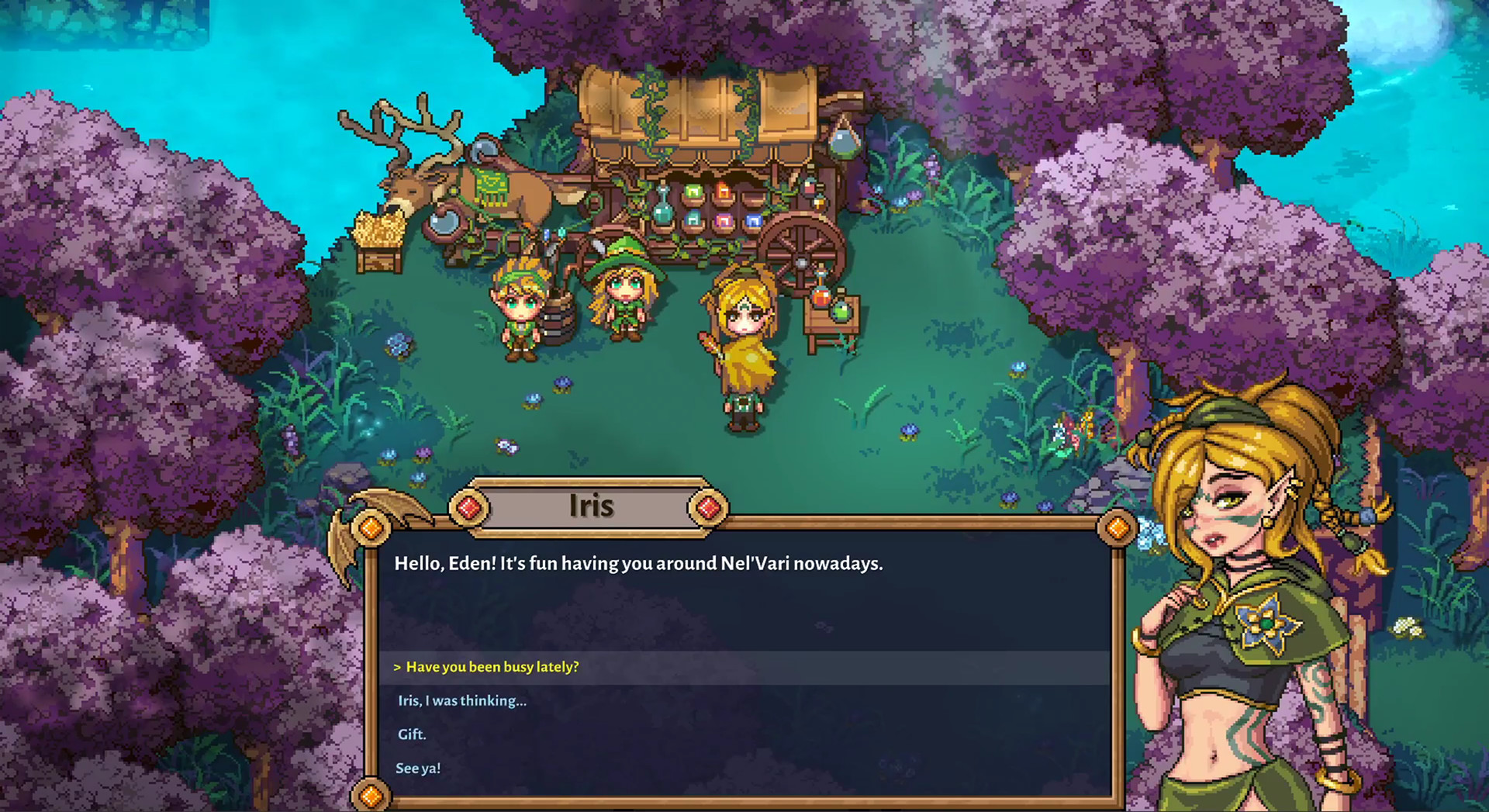Viewport: 1489px width, 812px height.
Task: Click the red potion displayed on the wagon shelf
Action: 724,190
